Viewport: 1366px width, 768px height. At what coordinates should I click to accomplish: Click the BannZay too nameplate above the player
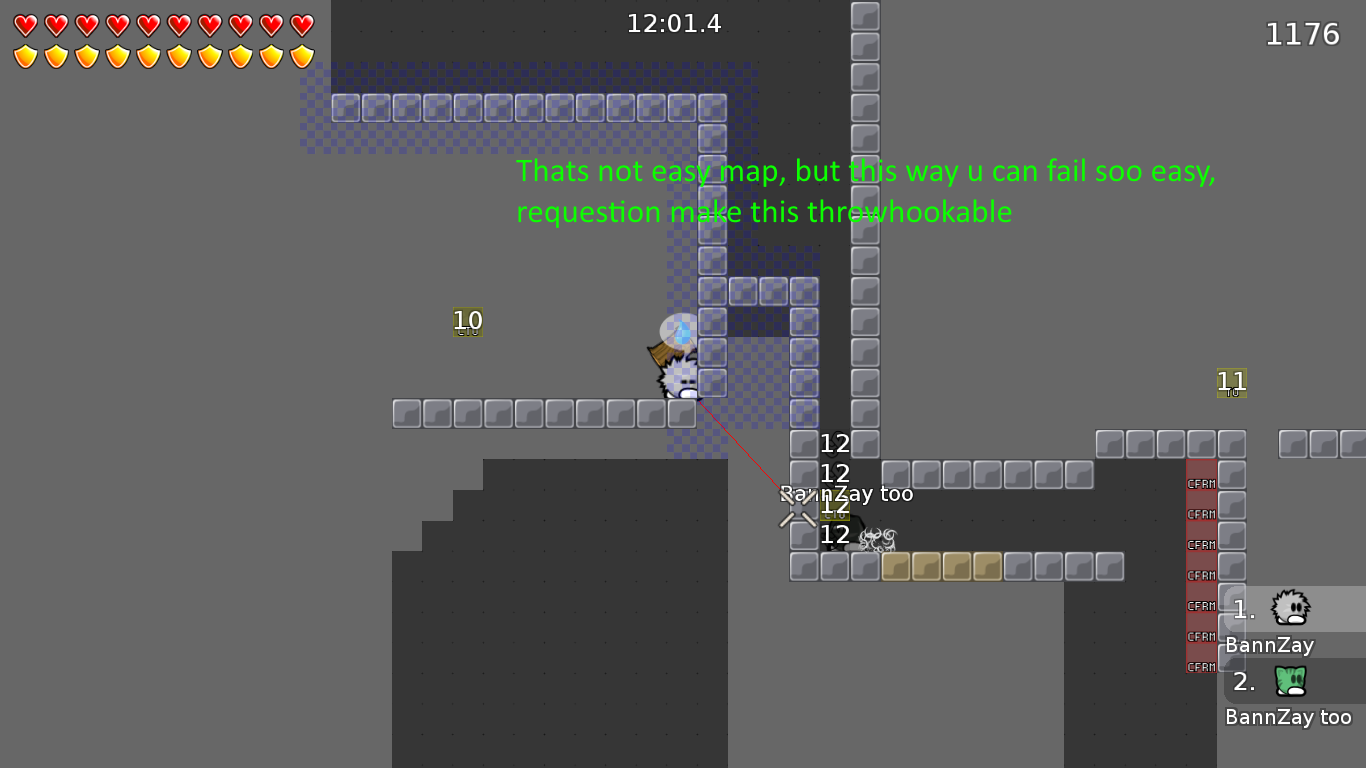click(x=846, y=493)
